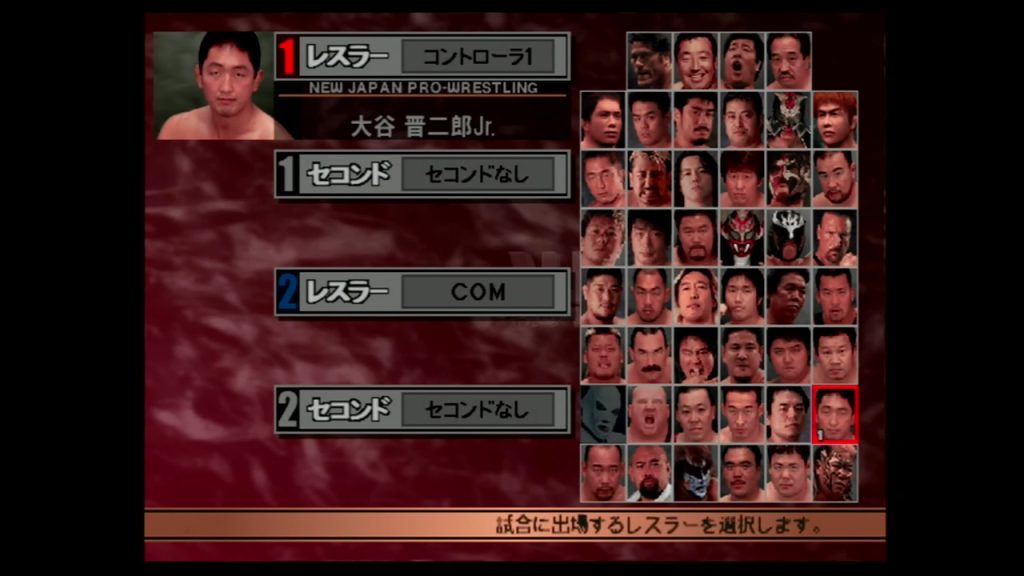The image size is (1024, 576).
Task: Pick the horned-mask wrestler with red accents
Action: click(x=789, y=120)
